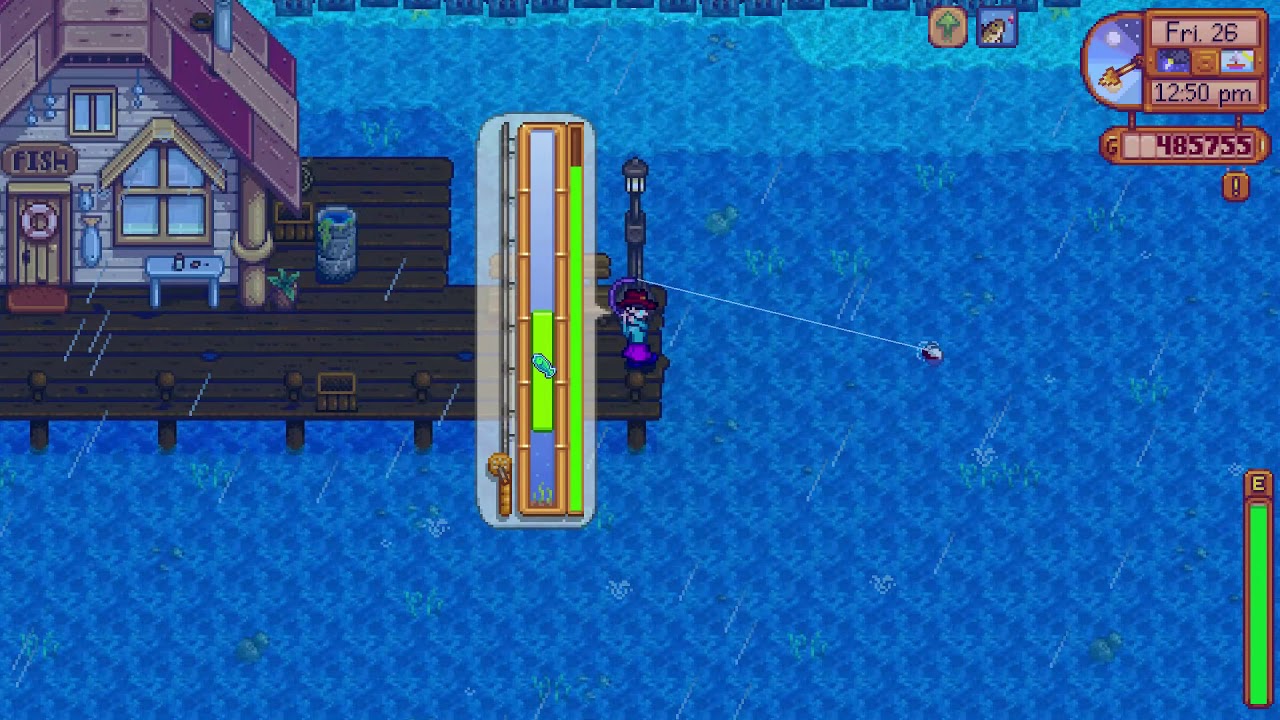The image size is (1280, 720).
Task: Select the fish buff icon
Action: click(997, 29)
